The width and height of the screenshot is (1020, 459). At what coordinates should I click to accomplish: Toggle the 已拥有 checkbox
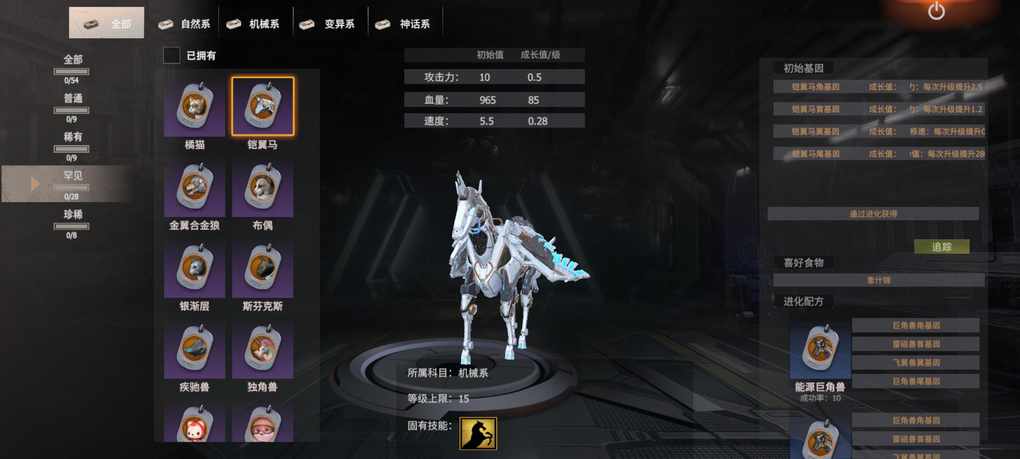click(x=172, y=56)
